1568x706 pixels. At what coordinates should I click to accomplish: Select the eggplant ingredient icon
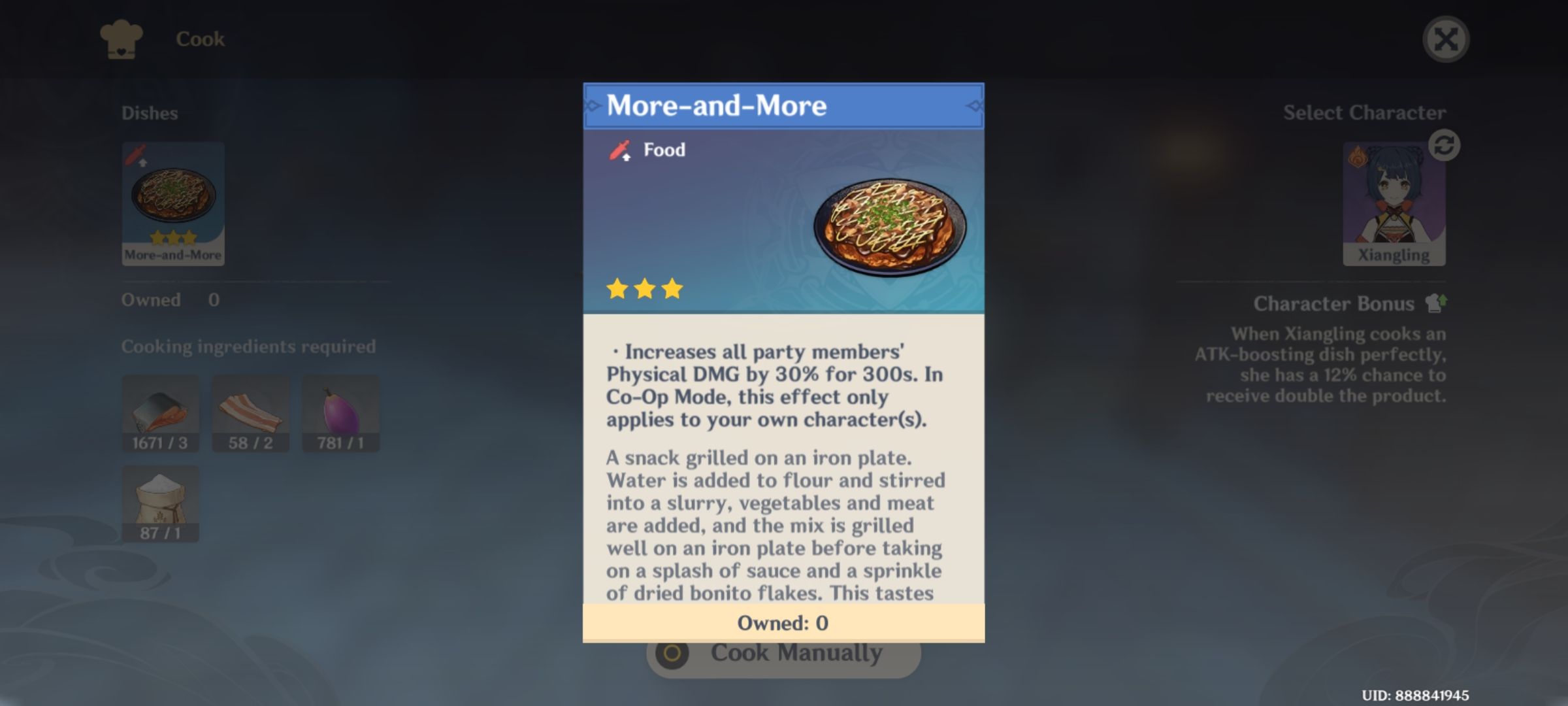pyautogui.click(x=340, y=412)
